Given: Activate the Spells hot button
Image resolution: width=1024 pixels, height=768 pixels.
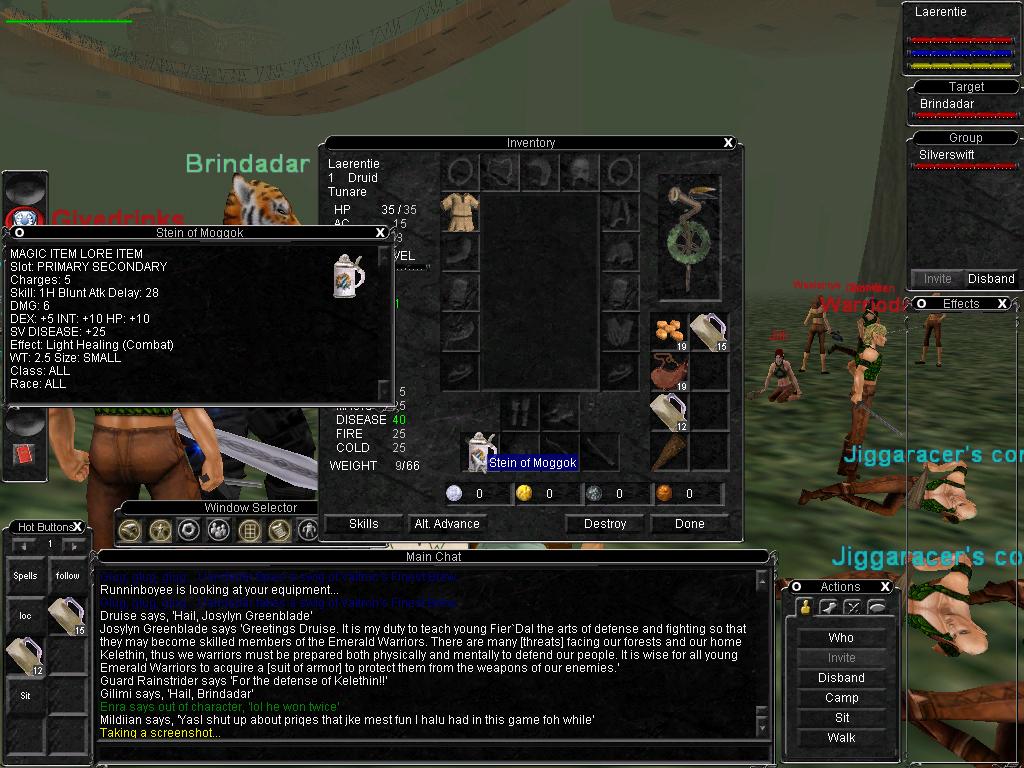Looking at the screenshot, I should coord(26,576).
